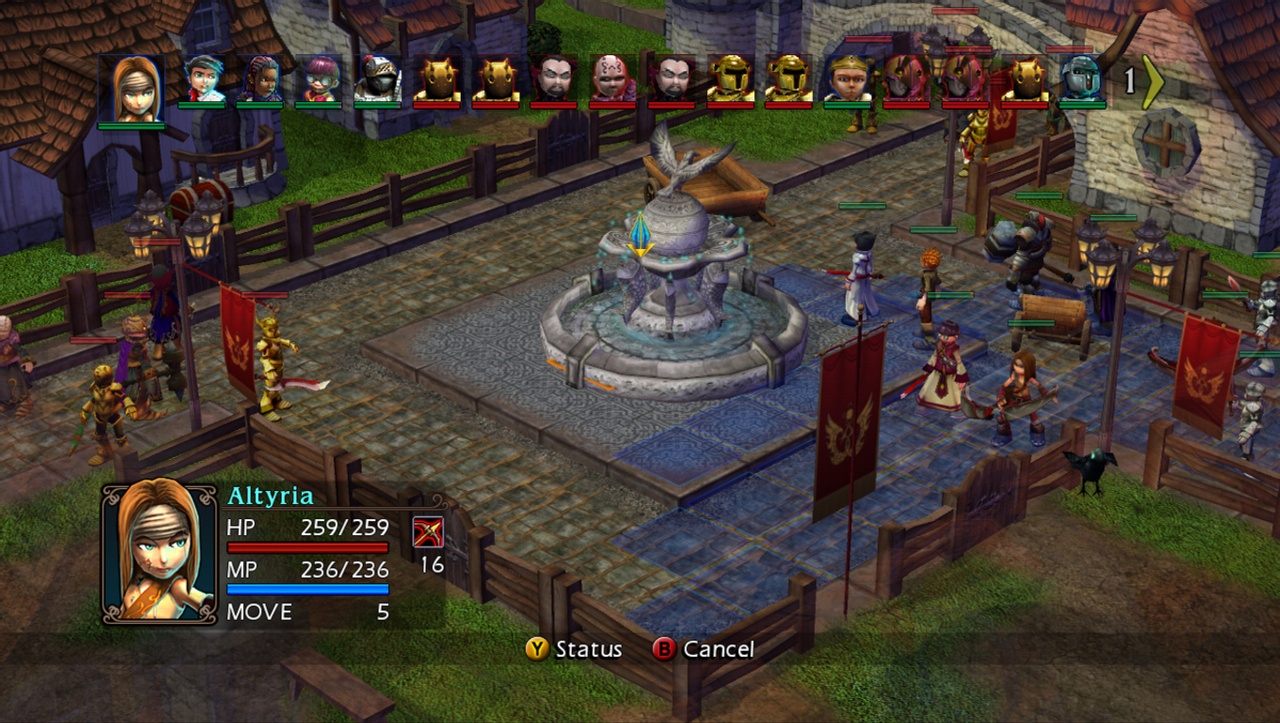Screen dimensions: 1280x723
Task: Click Altyria's name label in the status panel
Action: coord(272,494)
